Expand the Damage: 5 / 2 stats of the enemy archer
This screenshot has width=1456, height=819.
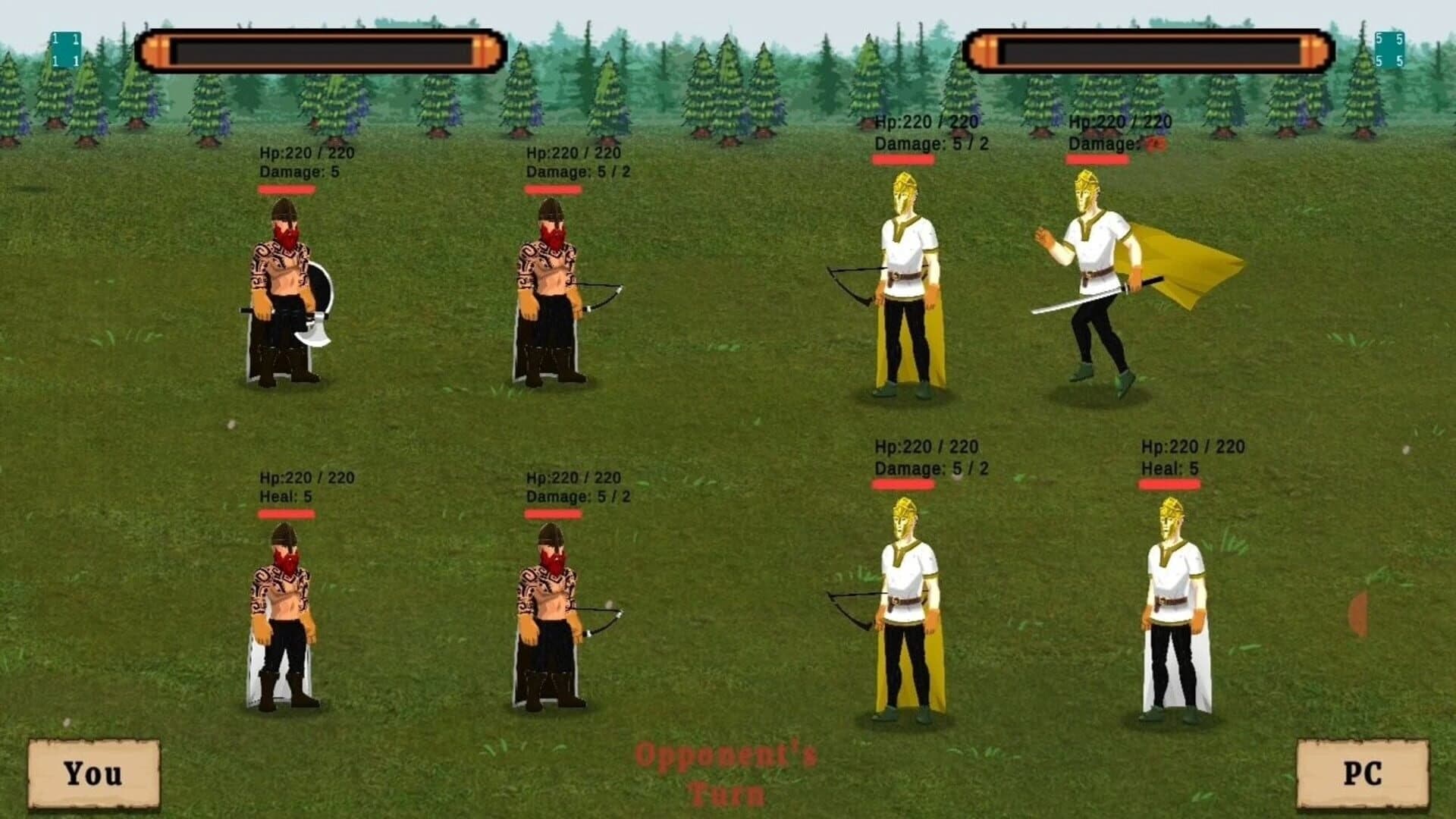point(924,141)
